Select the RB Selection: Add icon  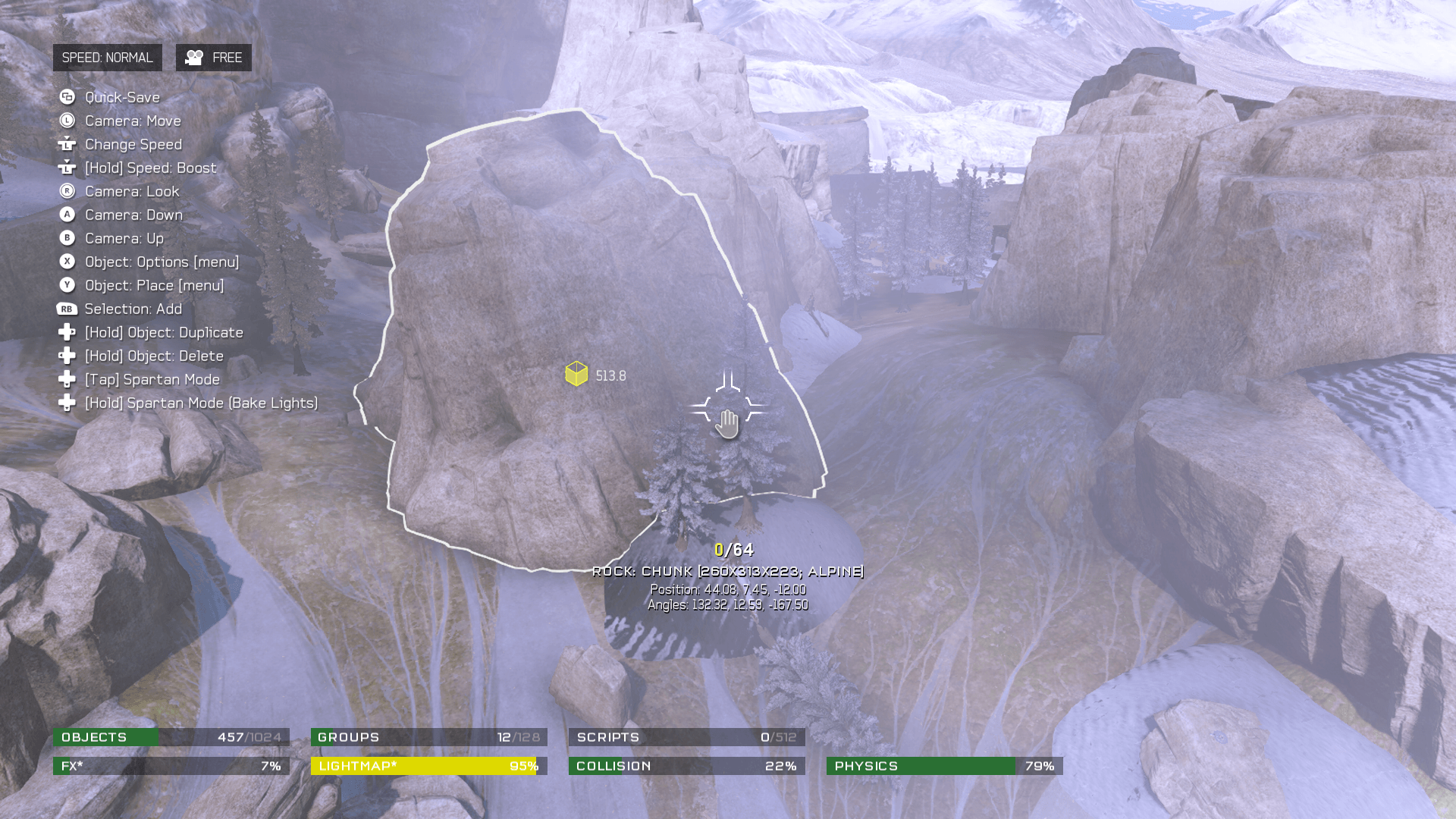click(67, 309)
